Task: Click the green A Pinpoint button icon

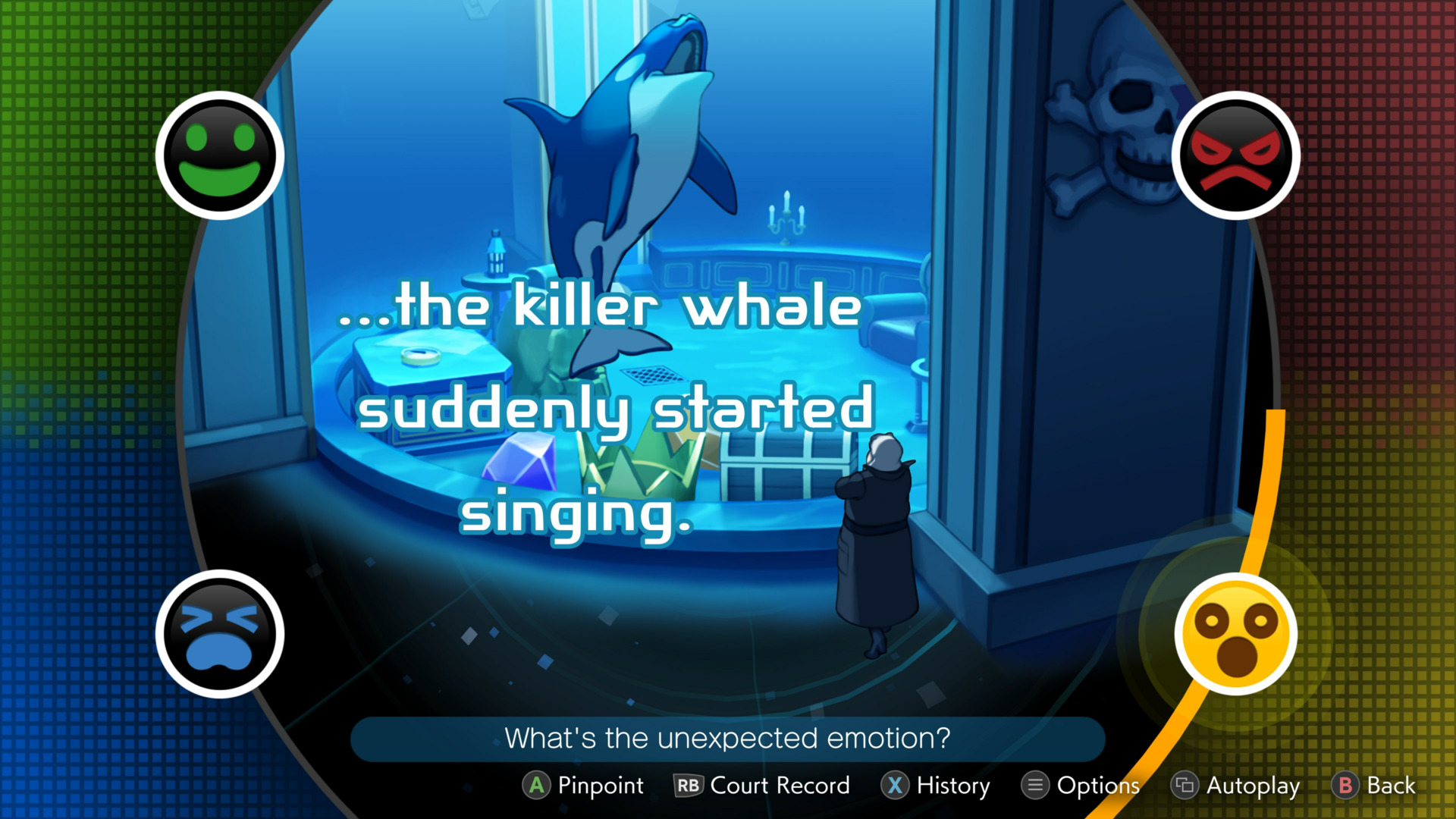Action: pos(537,786)
